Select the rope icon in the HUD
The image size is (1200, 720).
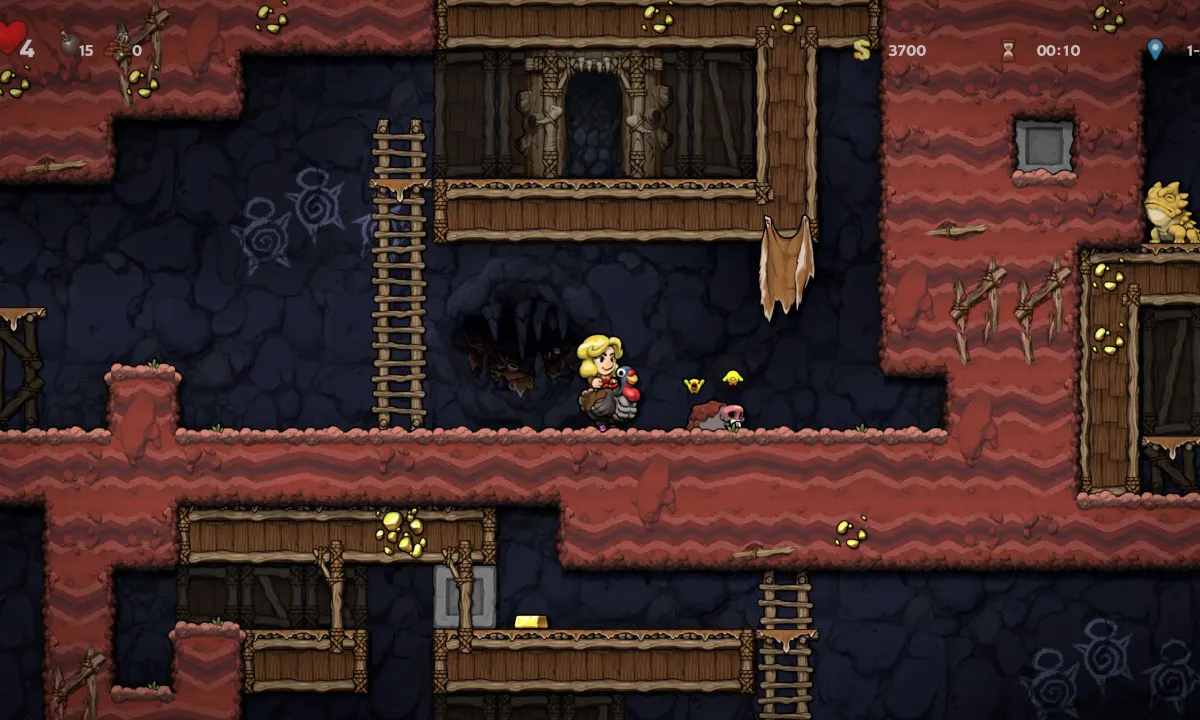pos(118,46)
